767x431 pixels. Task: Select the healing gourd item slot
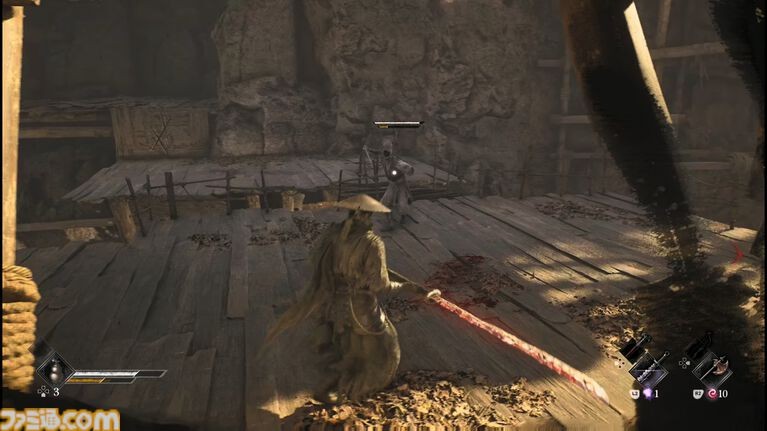pos(52,371)
